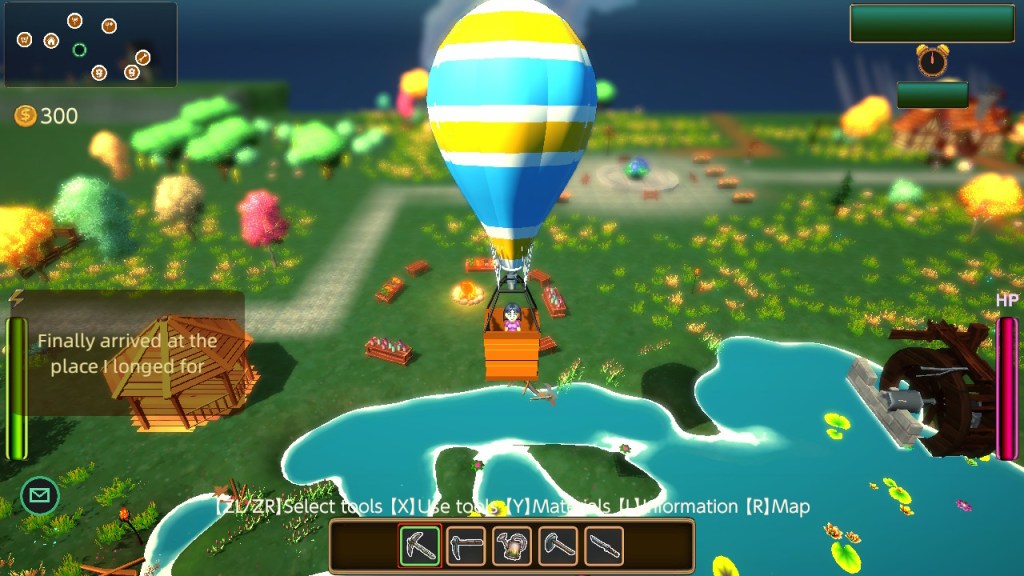The width and height of the screenshot is (1024, 576).
Task: Select the watering can slot
Action: (x=512, y=546)
